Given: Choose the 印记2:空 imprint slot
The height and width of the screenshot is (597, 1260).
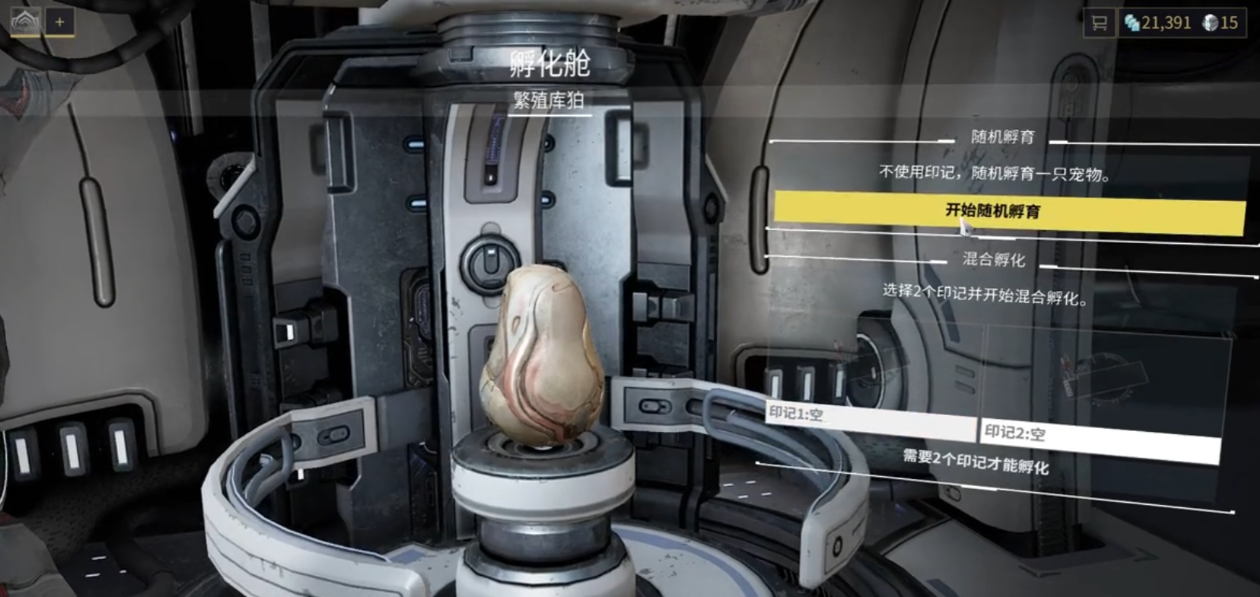Looking at the screenshot, I should [1098, 439].
